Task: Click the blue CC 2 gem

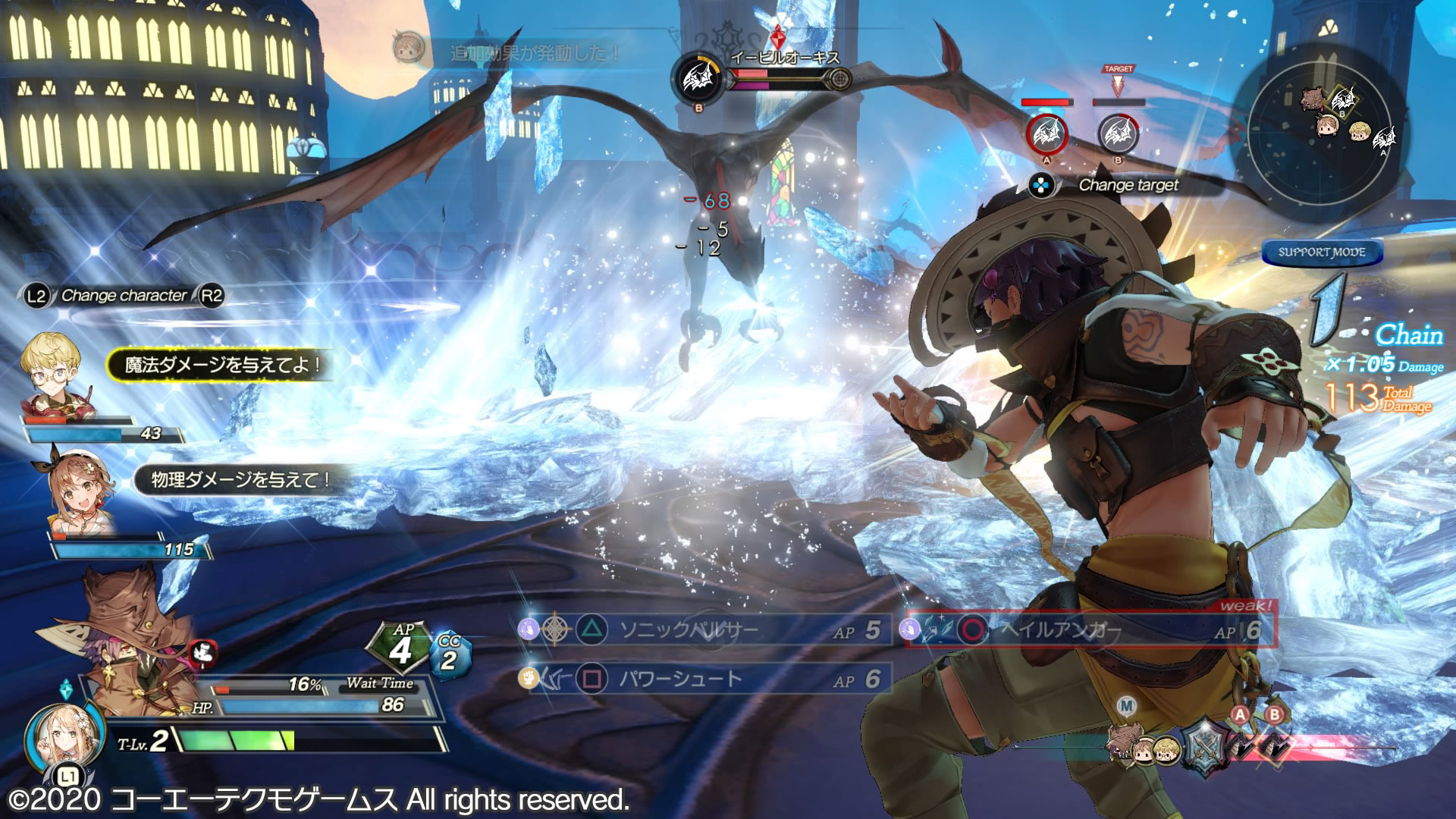Action: pos(450,655)
